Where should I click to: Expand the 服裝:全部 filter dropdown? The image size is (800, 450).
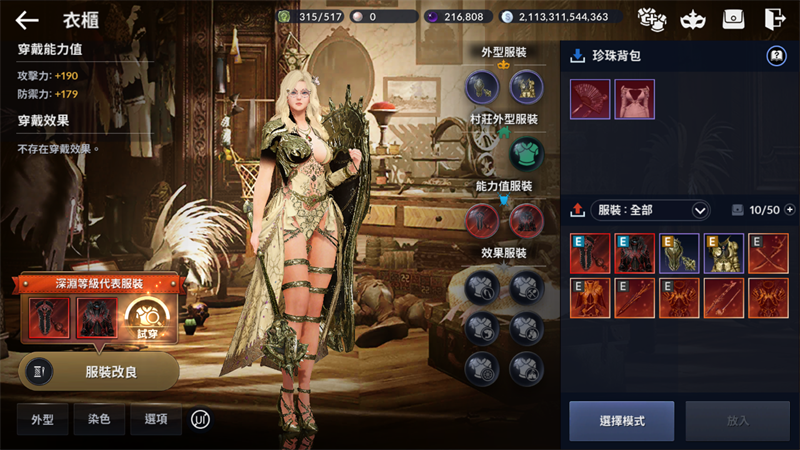pyautogui.click(x=652, y=210)
